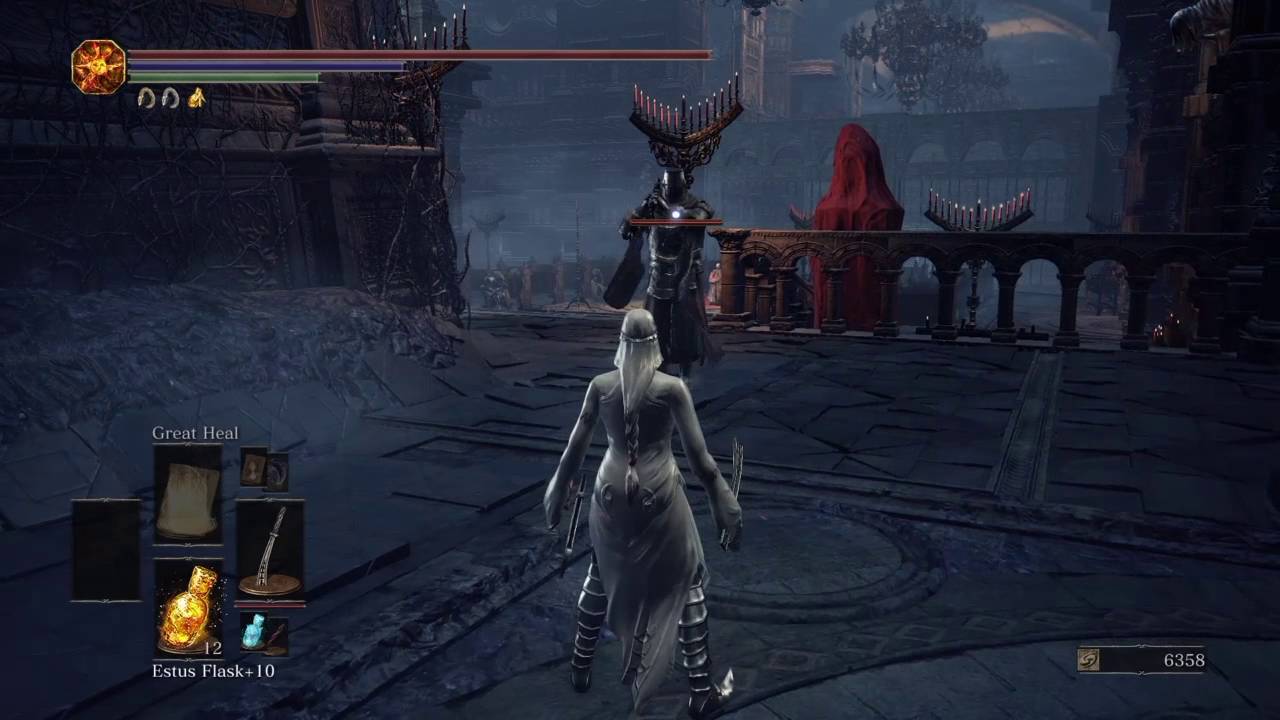The width and height of the screenshot is (1280, 720).
Task: Expand the Great Heal label text
Action: click(194, 433)
